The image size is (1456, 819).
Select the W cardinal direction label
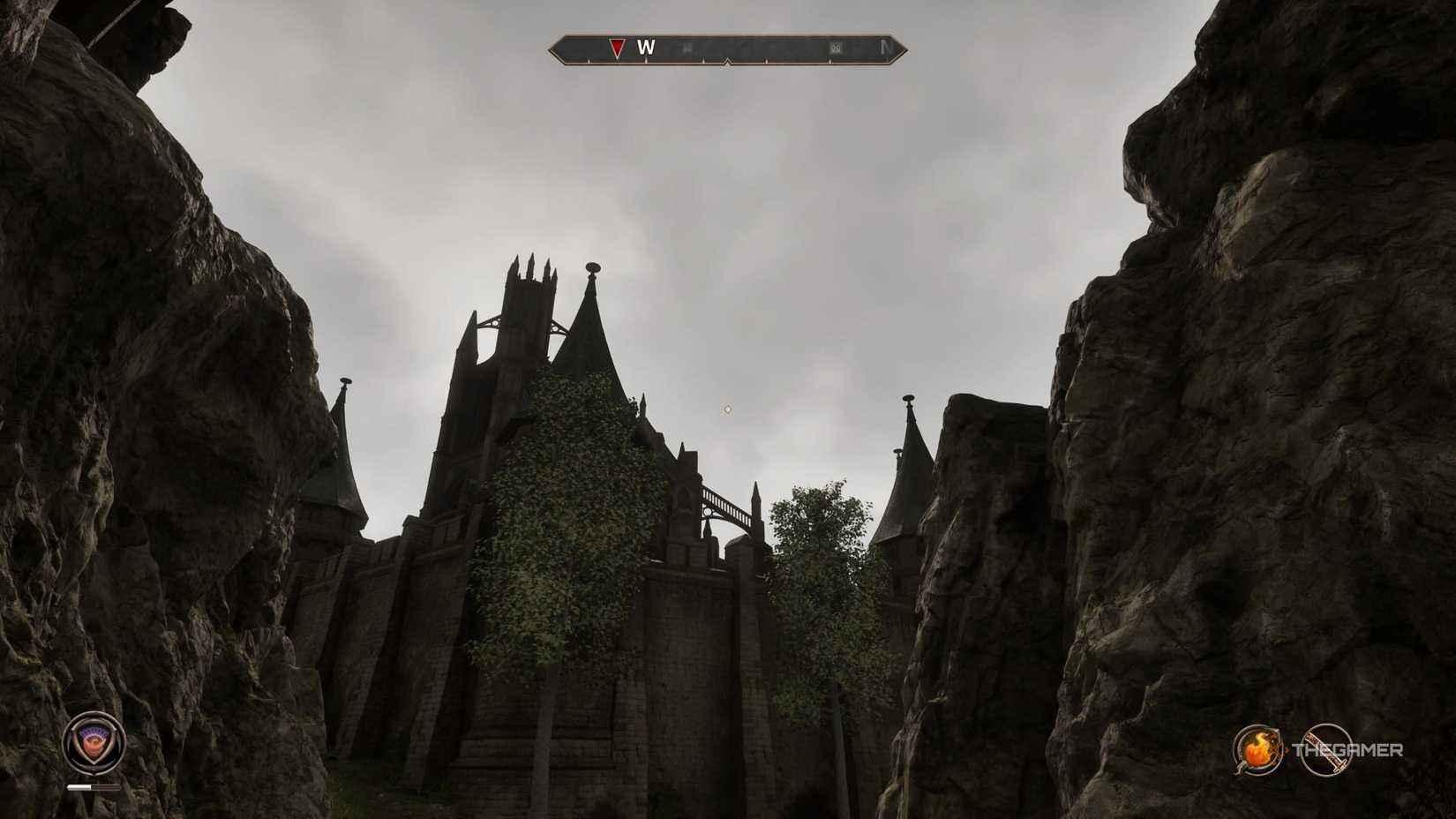pos(645,49)
